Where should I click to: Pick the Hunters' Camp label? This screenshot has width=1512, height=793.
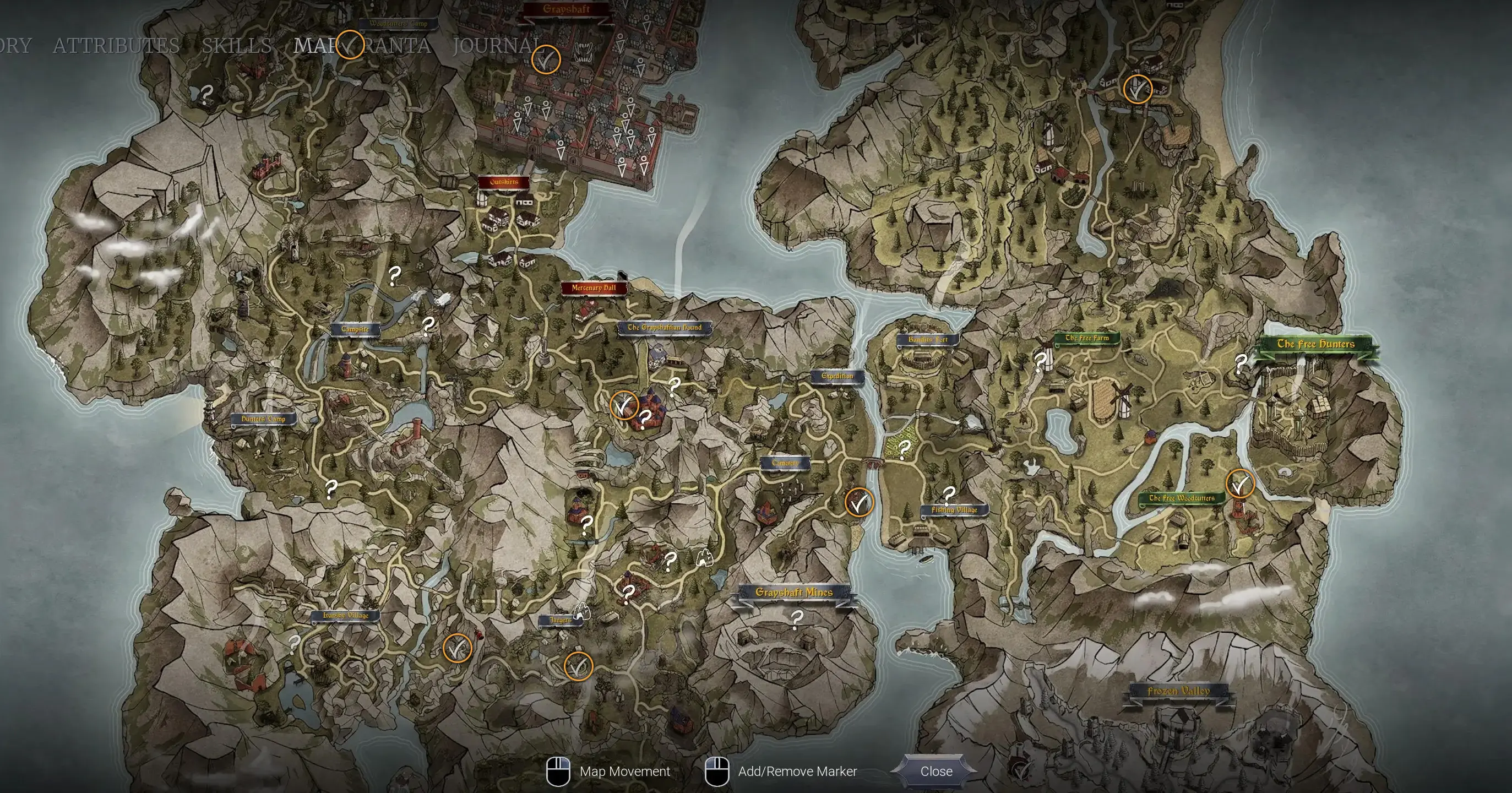point(264,419)
